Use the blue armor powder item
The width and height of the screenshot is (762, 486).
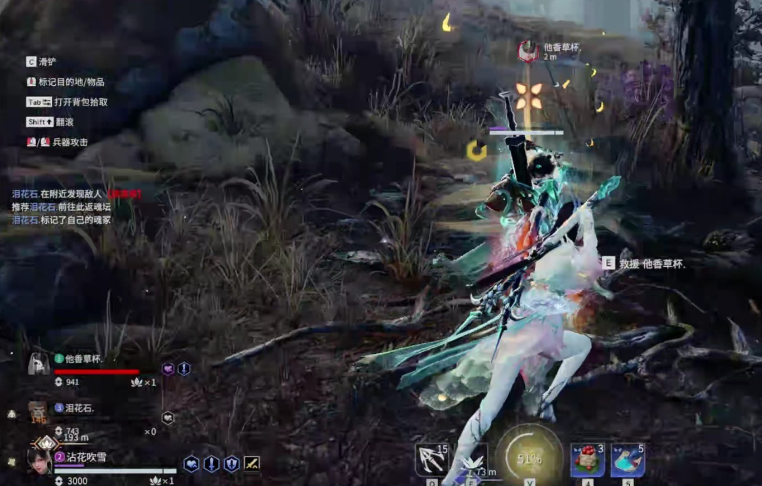point(627,460)
